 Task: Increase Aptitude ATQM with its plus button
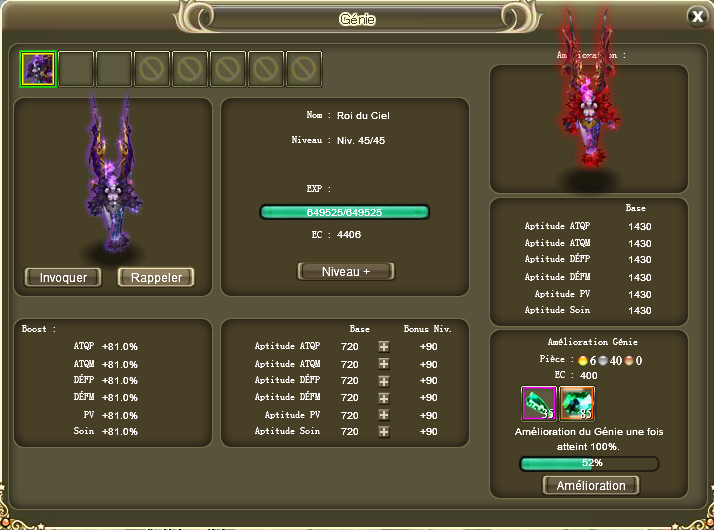[383, 363]
